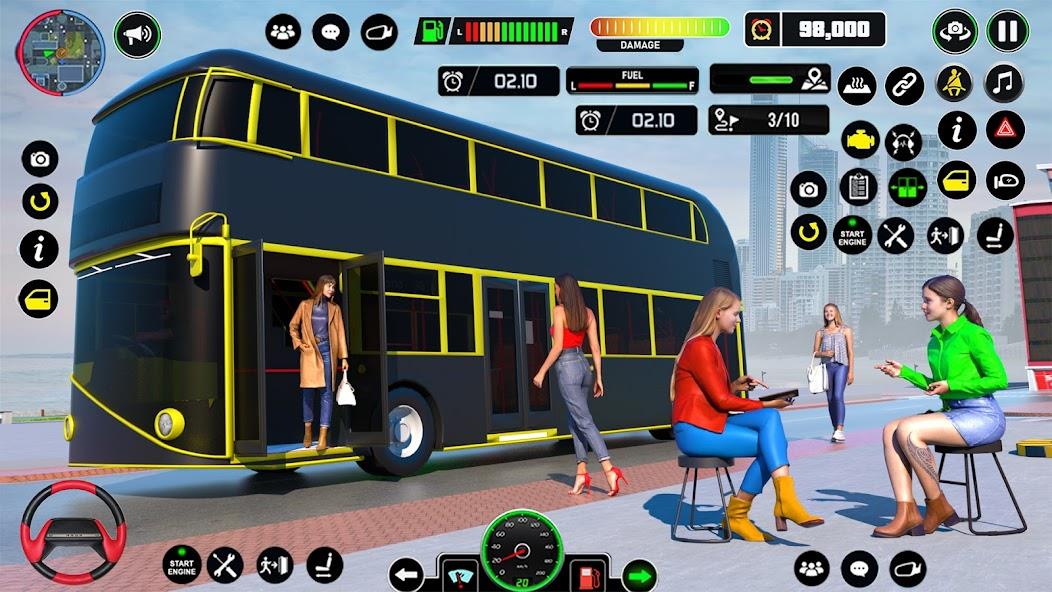Pause the game
The image size is (1052, 592).
click(x=1007, y=31)
